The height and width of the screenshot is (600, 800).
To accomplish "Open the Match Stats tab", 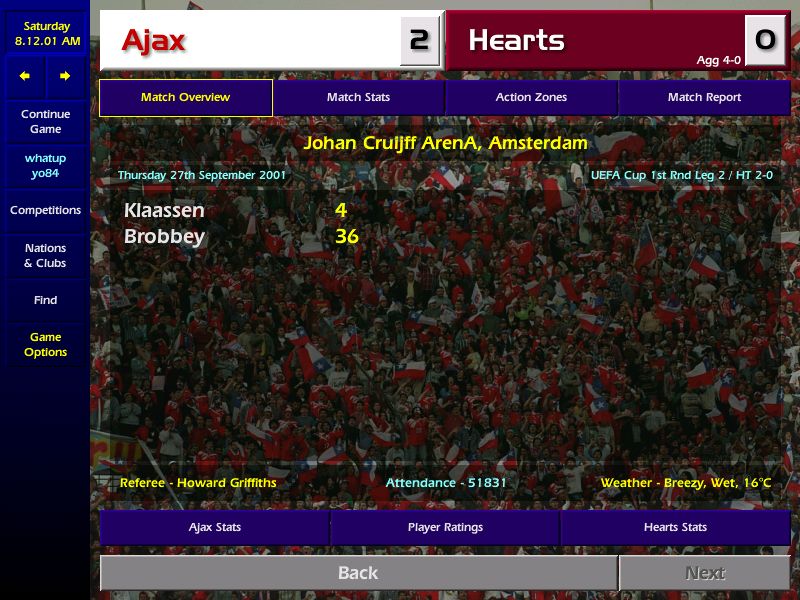I will (x=358, y=98).
